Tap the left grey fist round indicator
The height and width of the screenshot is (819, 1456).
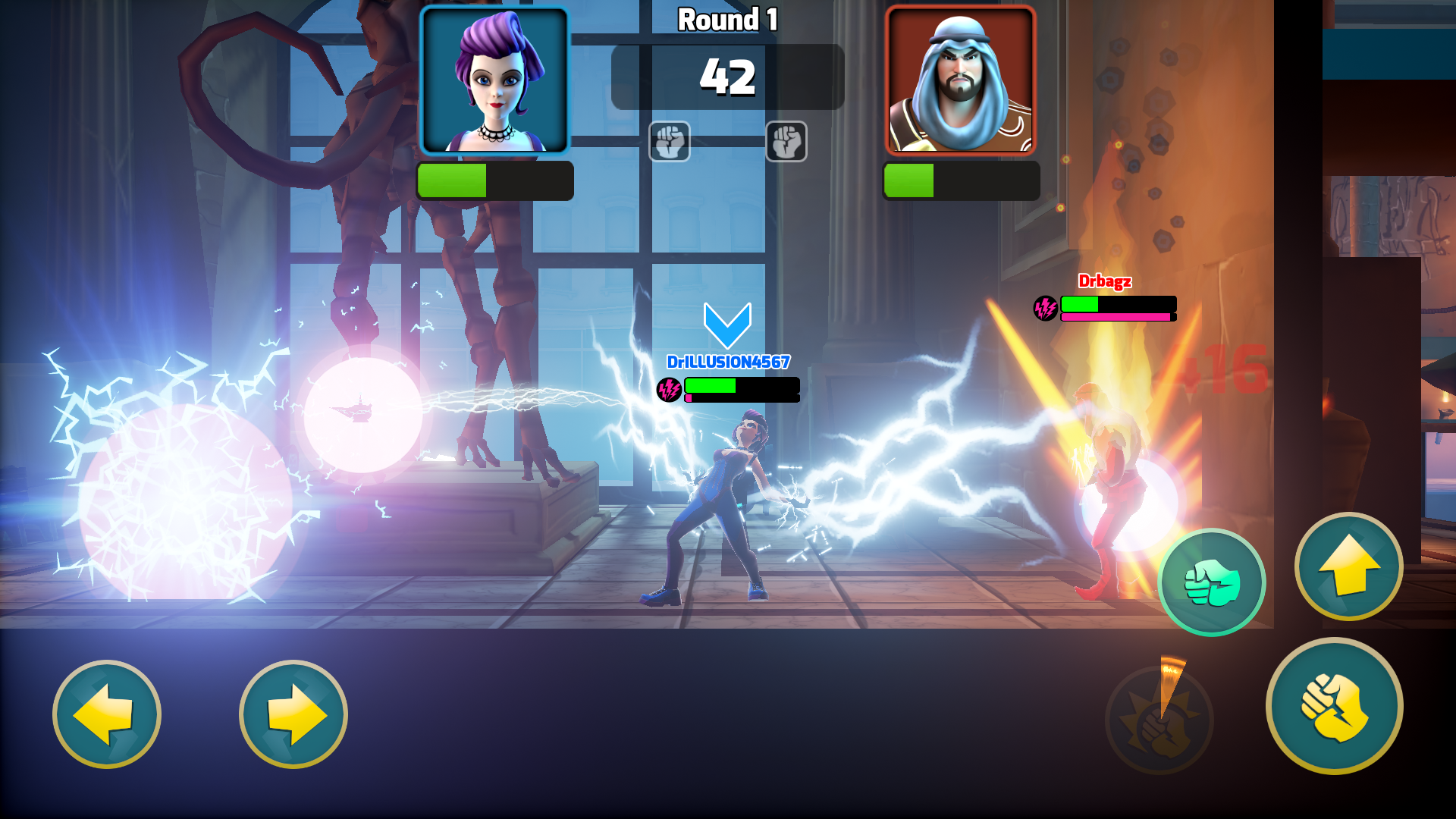click(x=670, y=143)
